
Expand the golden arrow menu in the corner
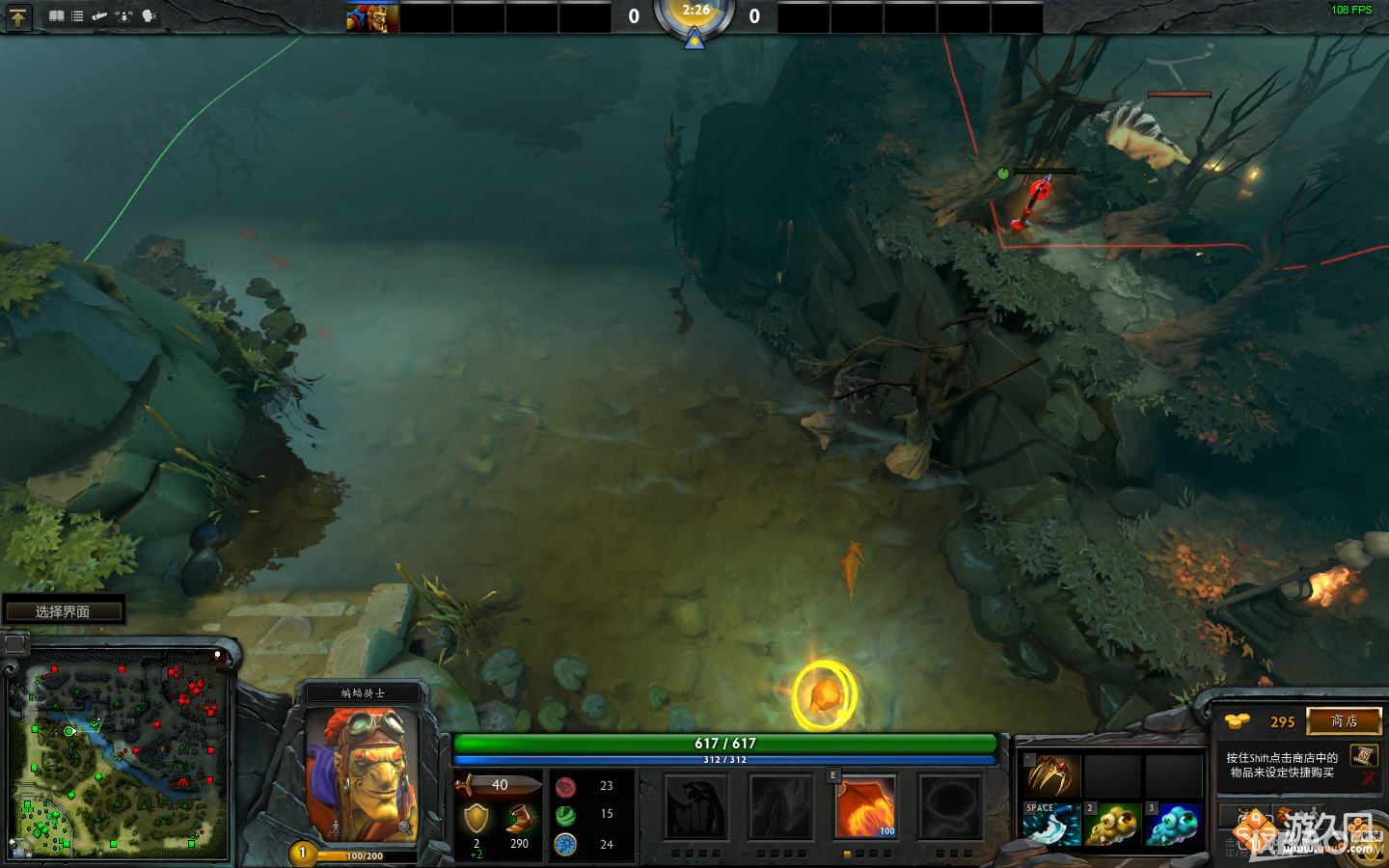click(x=19, y=16)
